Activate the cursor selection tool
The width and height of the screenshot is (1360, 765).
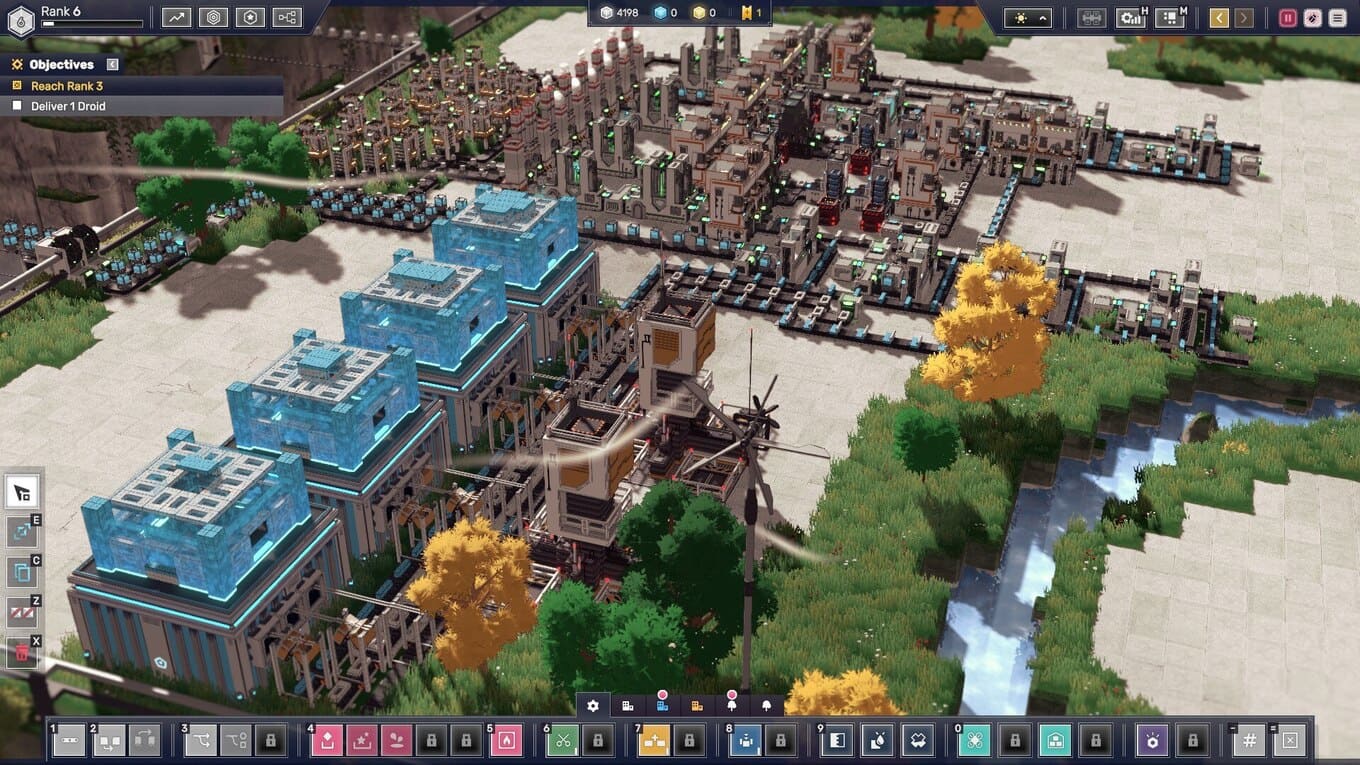tap(21, 492)
